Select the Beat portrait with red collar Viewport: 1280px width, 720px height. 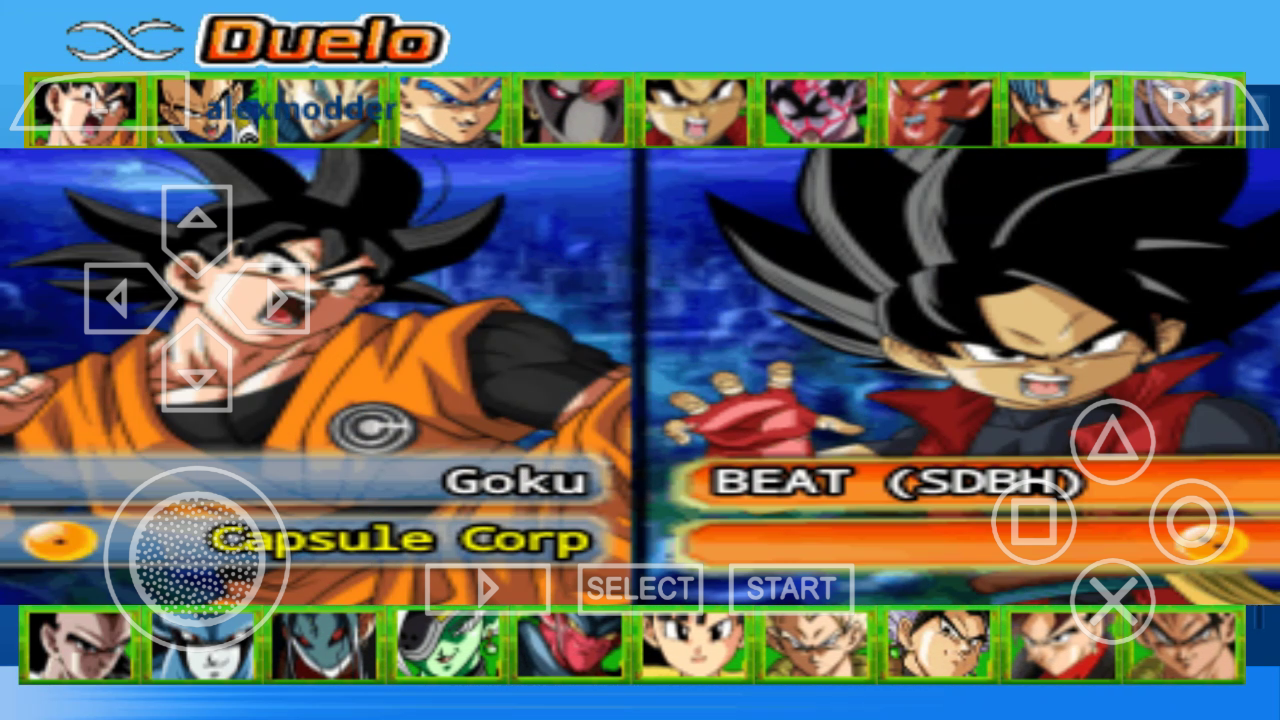(695, 110)
